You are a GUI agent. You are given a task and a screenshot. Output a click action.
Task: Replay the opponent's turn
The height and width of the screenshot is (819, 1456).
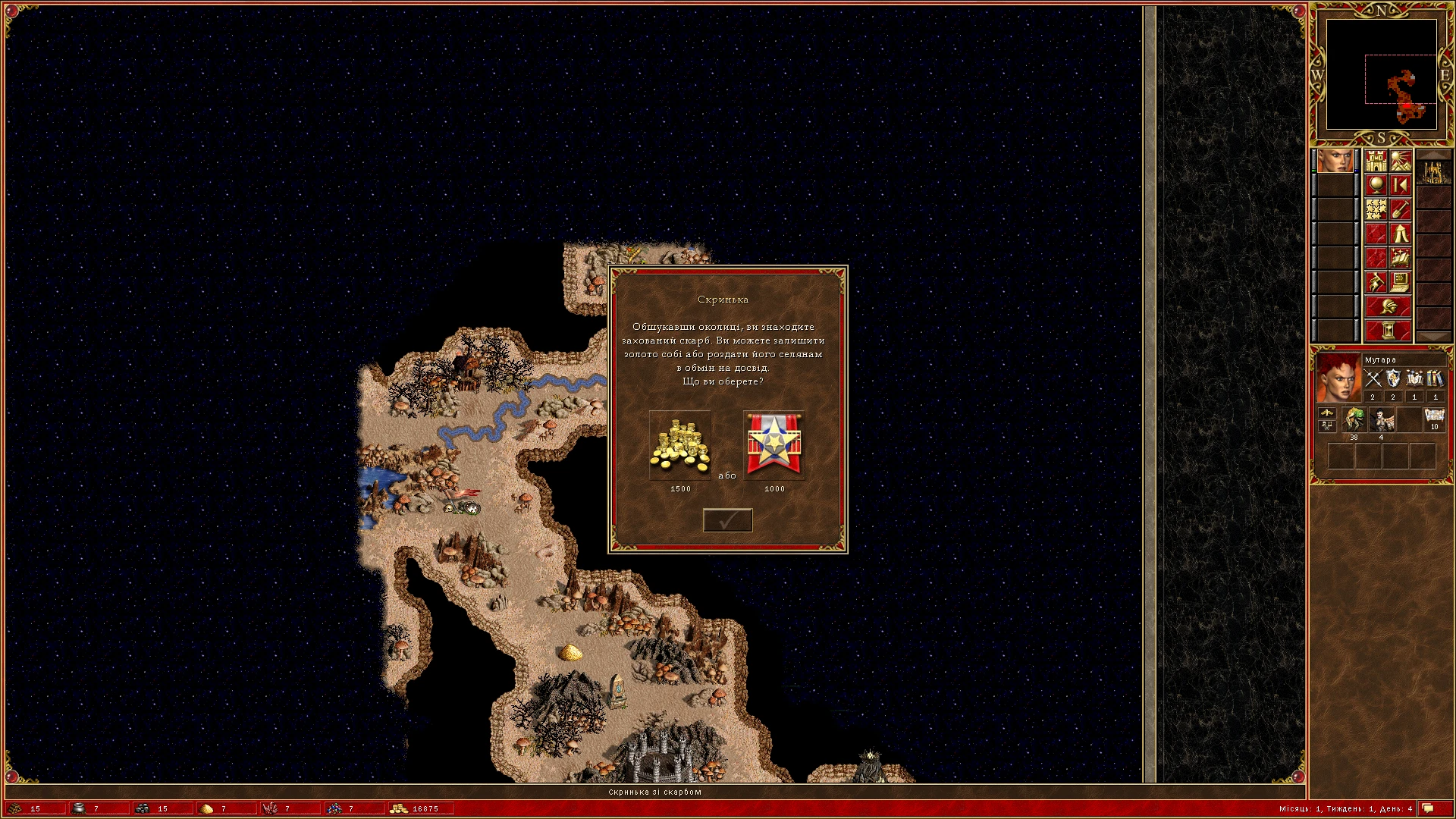[1401, 185]
